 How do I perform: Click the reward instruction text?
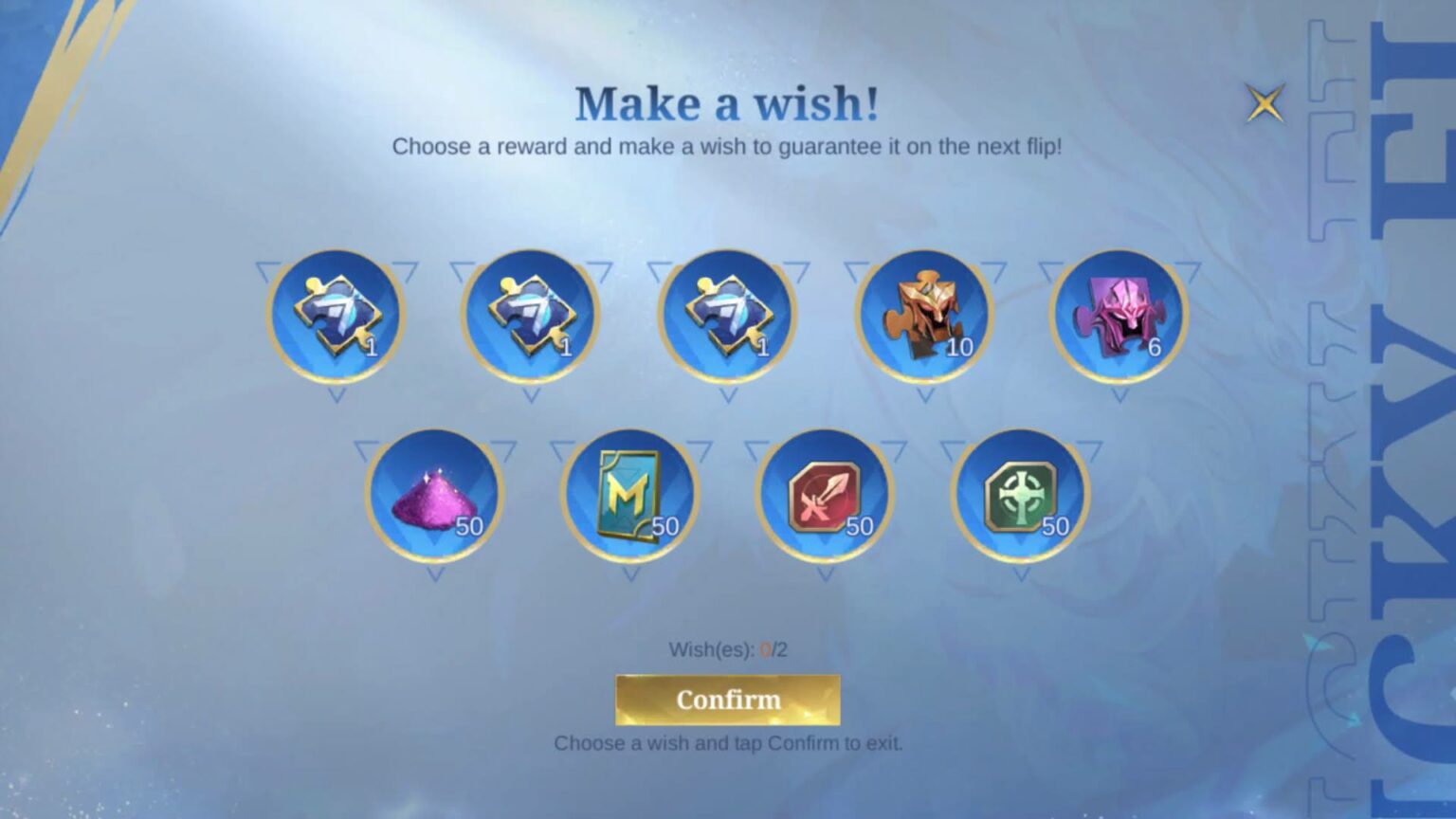728,145
